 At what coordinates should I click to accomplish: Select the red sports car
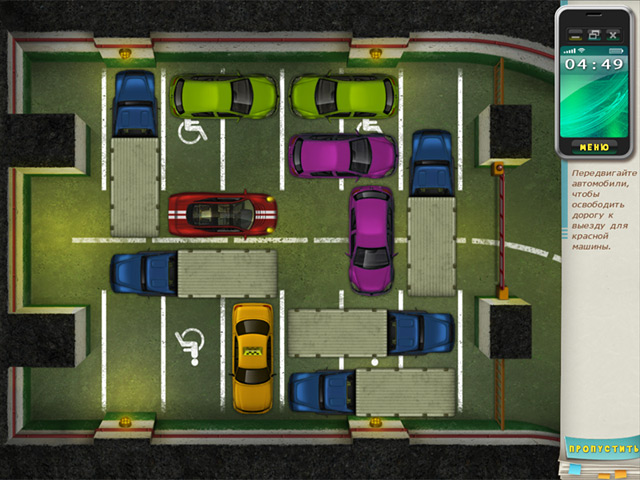pos(222,212)
